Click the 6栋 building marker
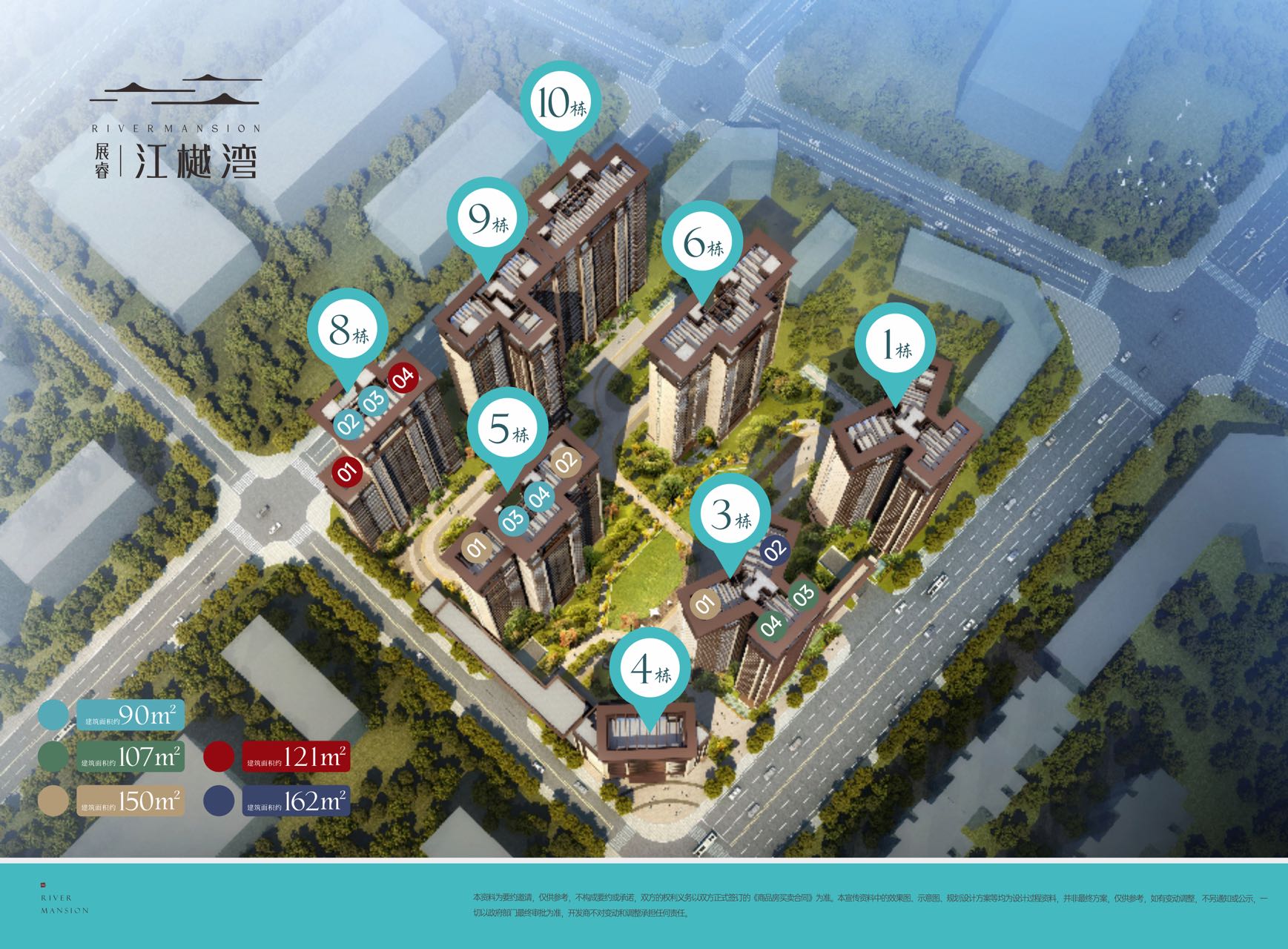 coord(702,241)
